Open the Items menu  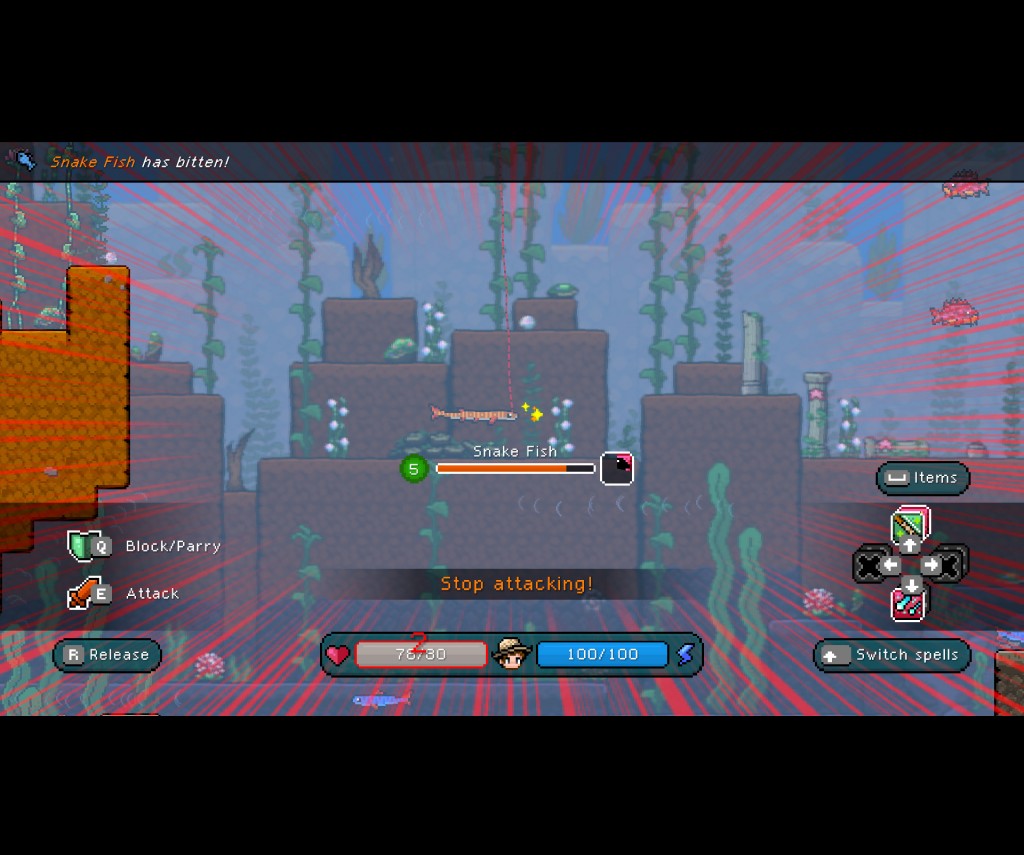(923, 478)
